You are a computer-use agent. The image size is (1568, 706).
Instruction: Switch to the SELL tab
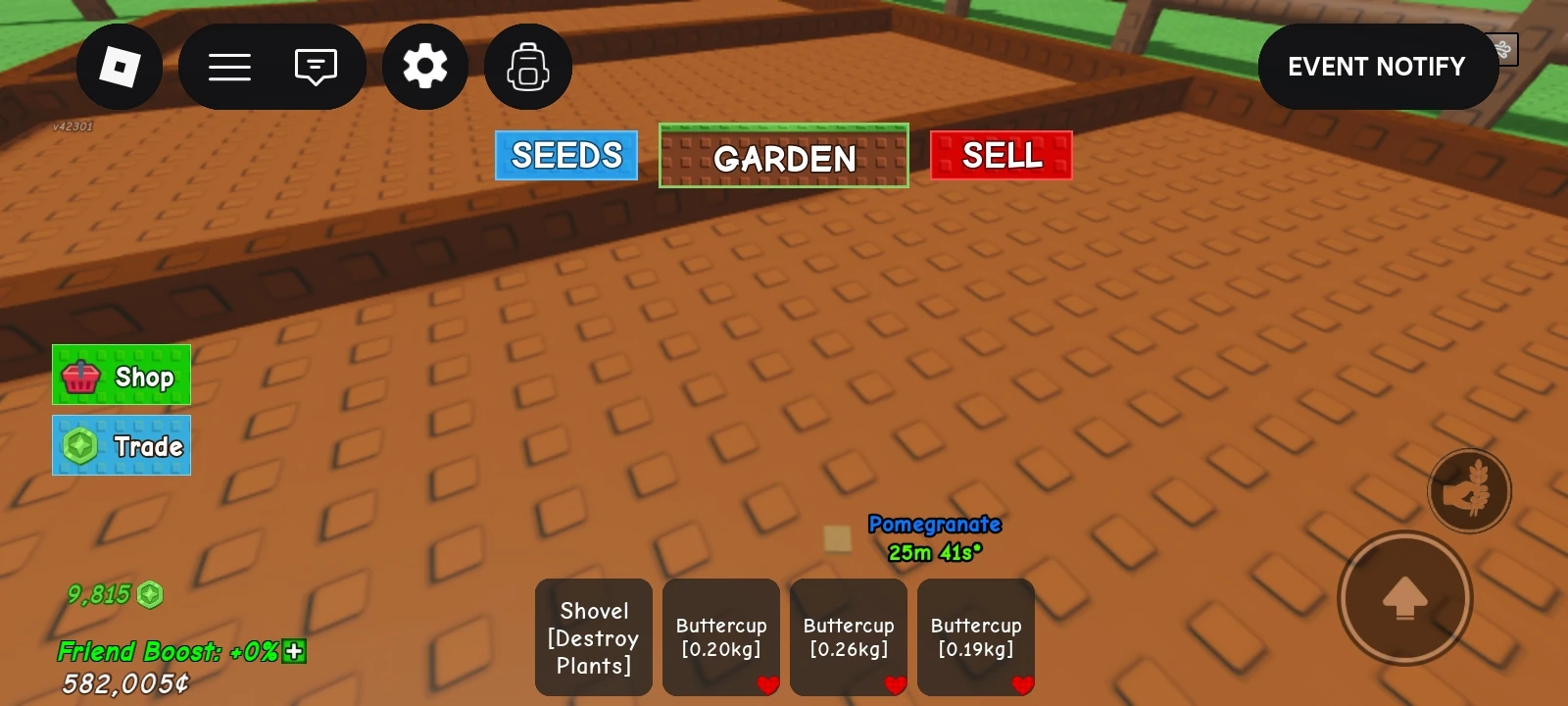coord(1001,154)
